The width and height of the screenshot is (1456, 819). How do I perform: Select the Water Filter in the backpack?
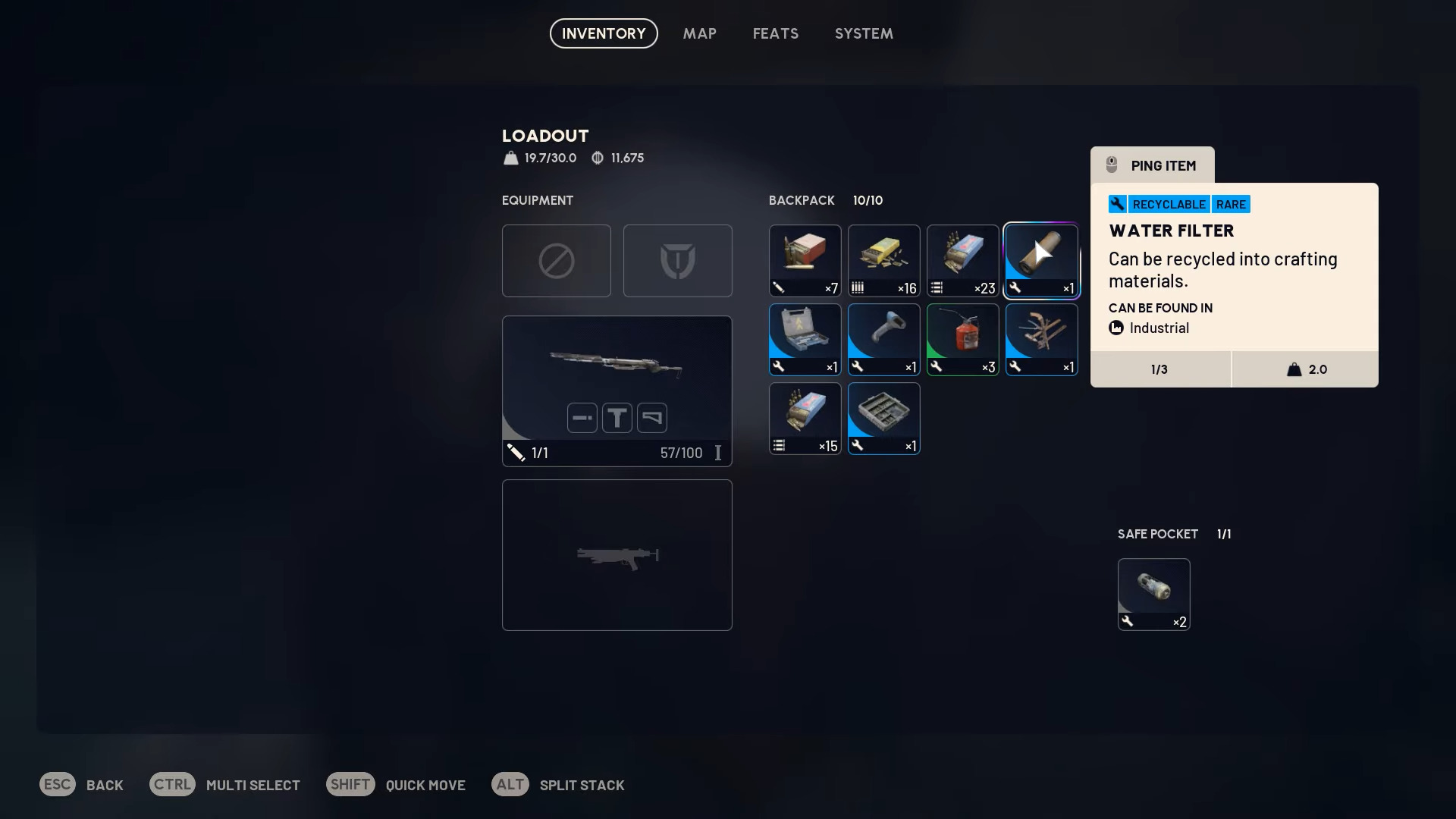1041,260
